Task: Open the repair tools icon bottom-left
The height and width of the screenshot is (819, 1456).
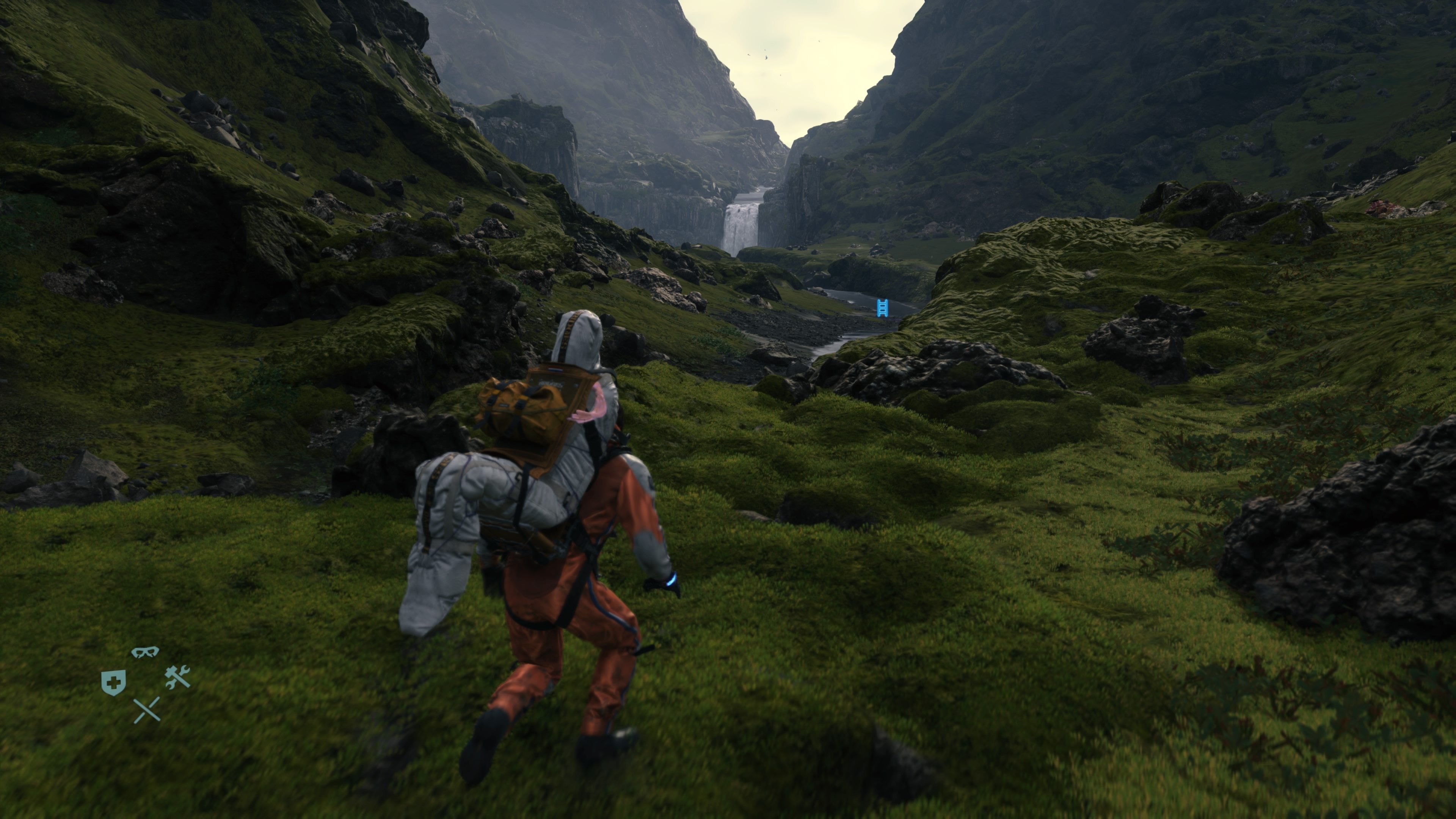Action: pyautogui.click(x=177, y=677)
